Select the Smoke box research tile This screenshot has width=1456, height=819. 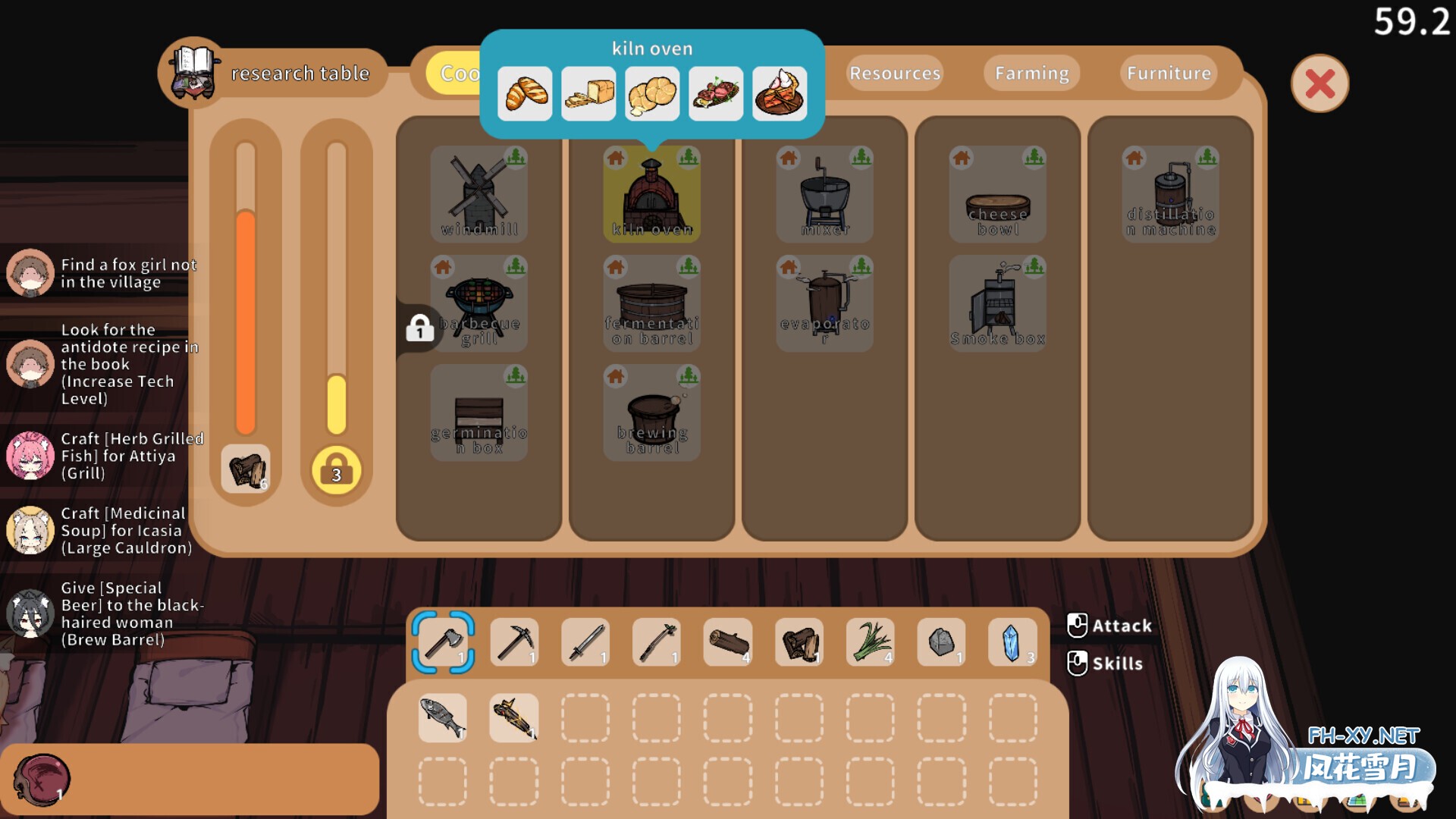998,303
